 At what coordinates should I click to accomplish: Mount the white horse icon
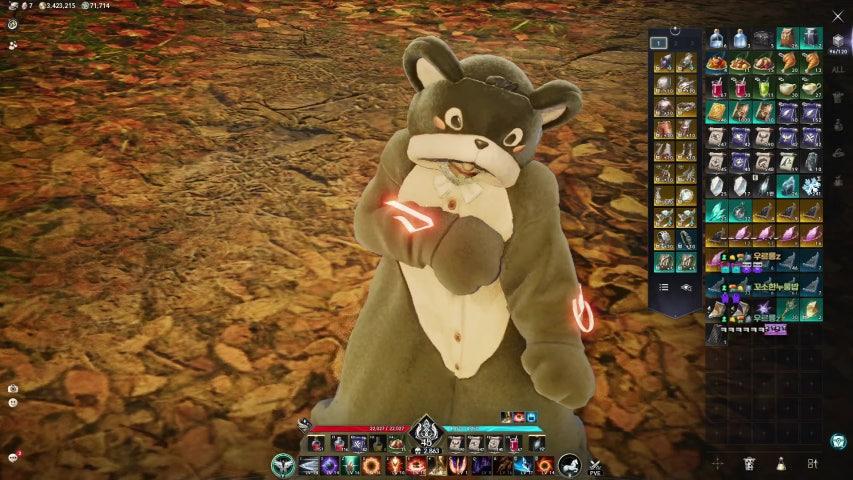(x=569, y=465)
